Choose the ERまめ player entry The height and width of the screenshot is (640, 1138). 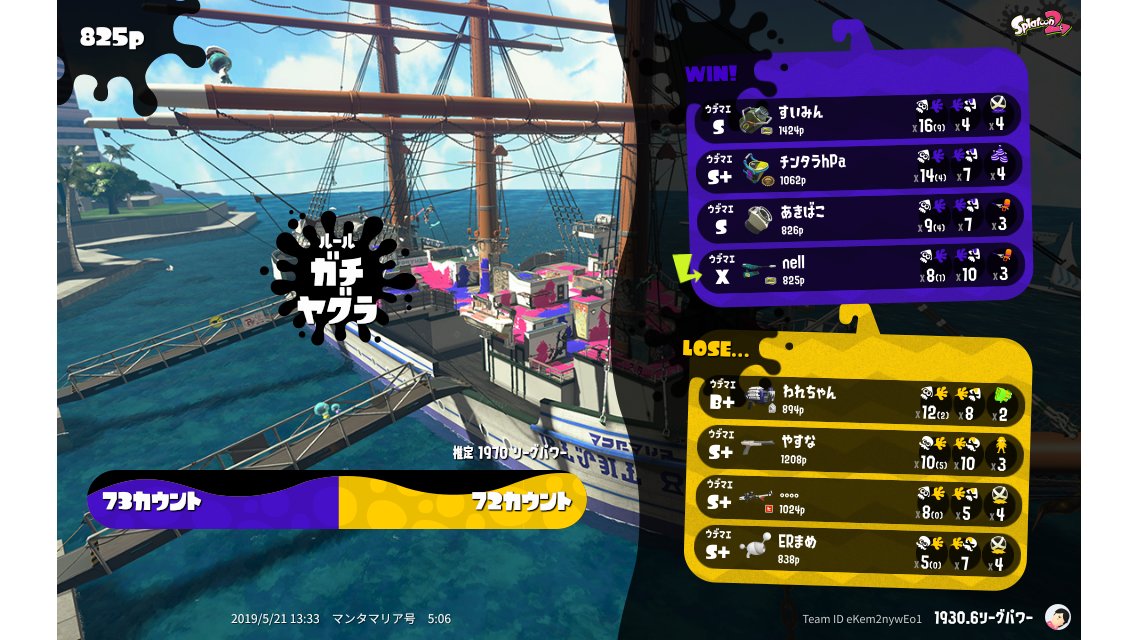(860, 548)
